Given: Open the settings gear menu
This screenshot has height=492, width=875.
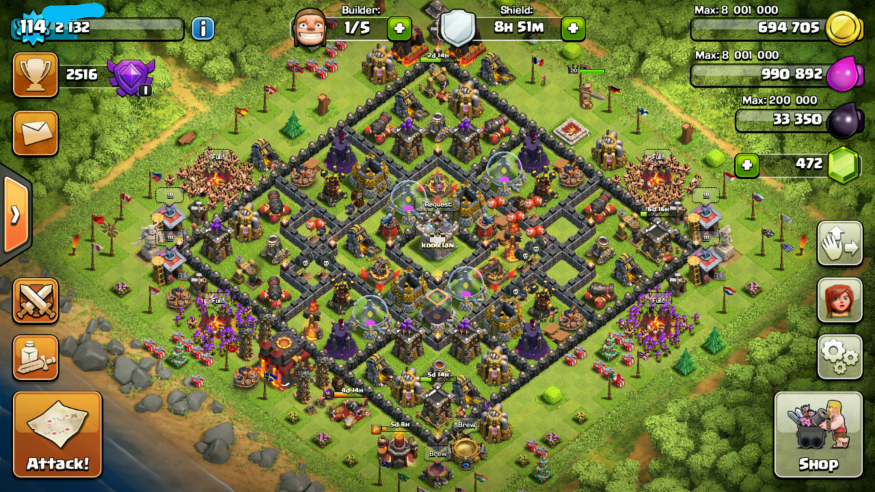Looking at the screenshot, I should coord(839,355).
